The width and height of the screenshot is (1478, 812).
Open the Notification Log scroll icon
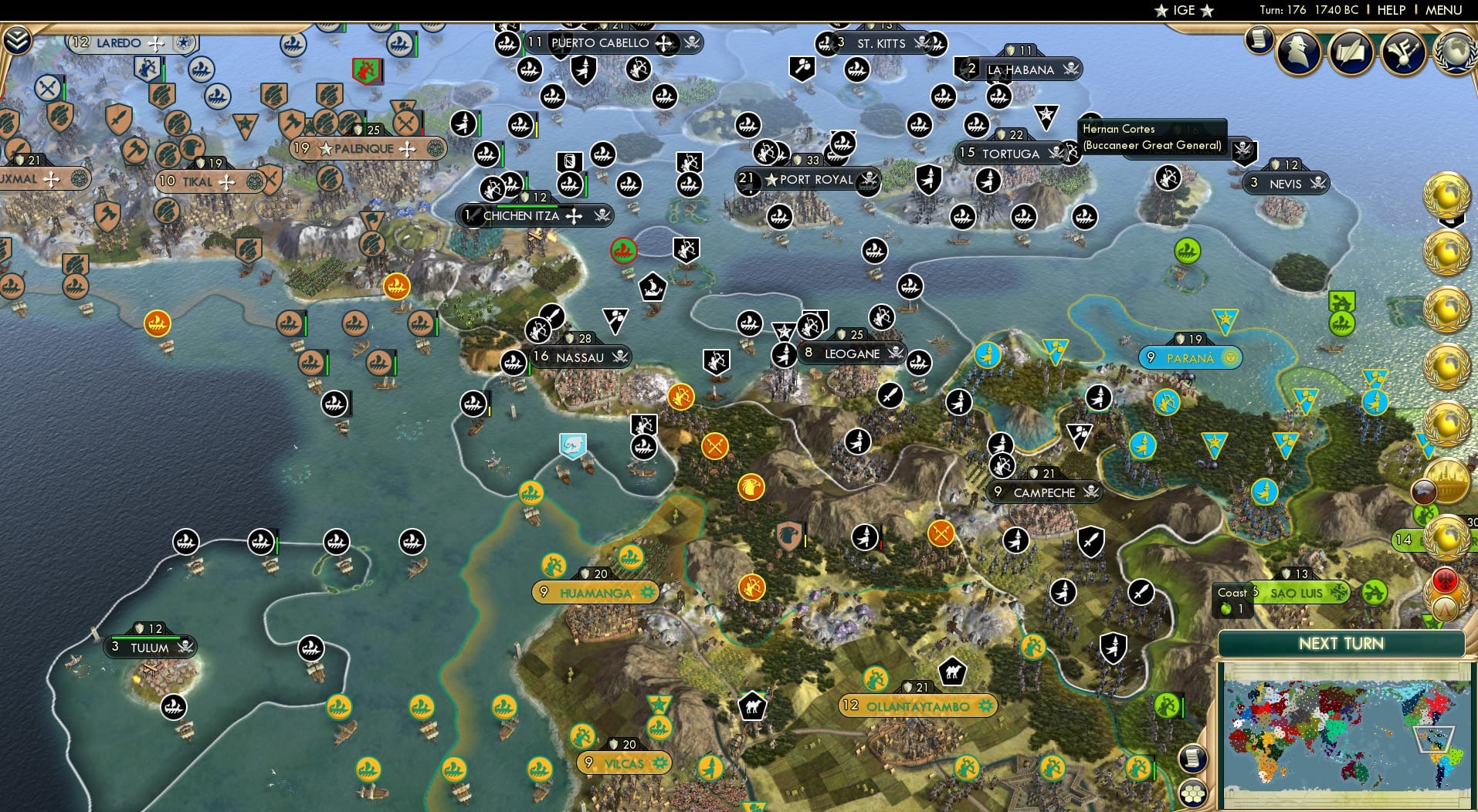coord(1257,40)
